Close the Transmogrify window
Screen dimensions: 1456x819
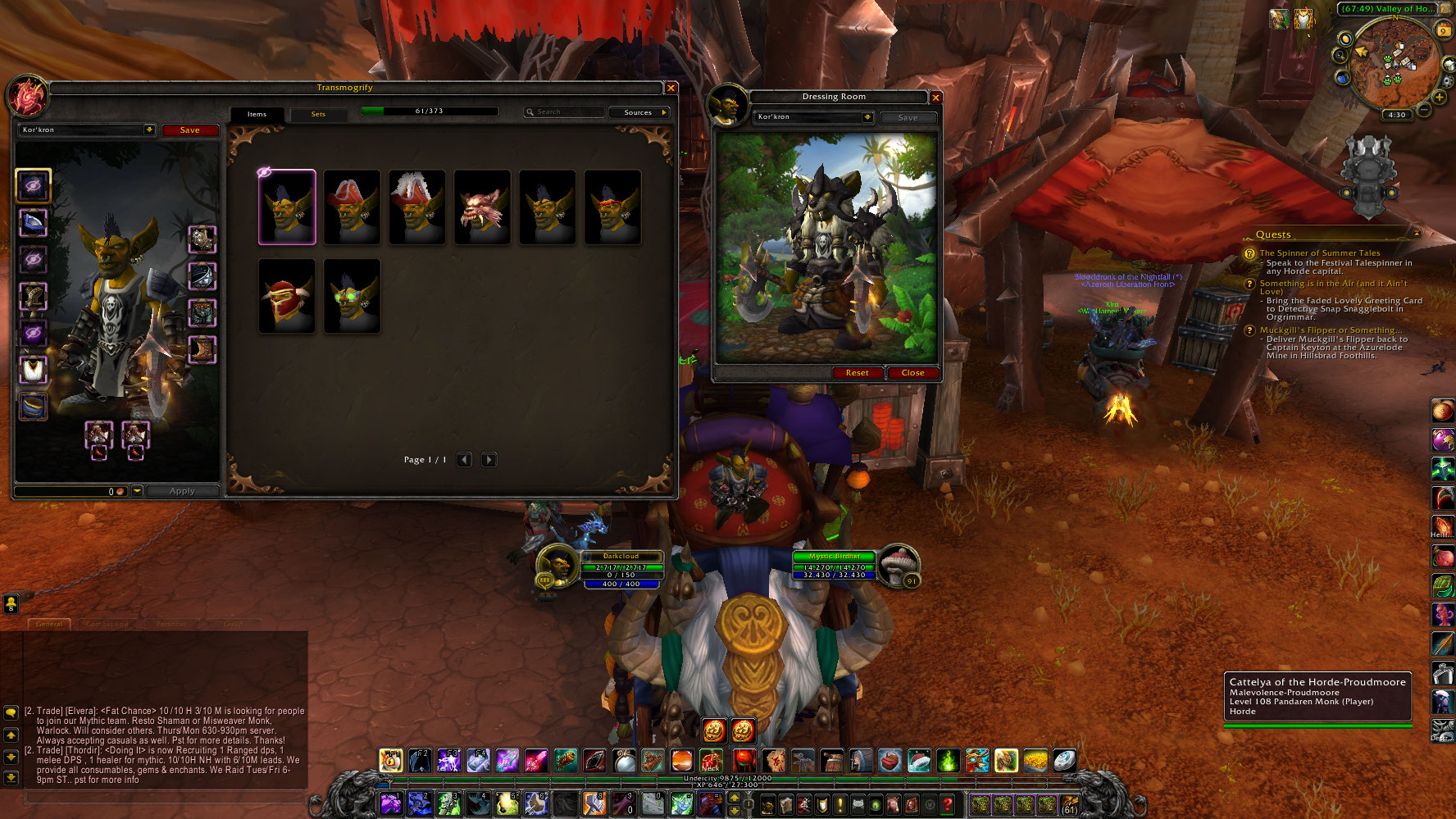(671, 89)
